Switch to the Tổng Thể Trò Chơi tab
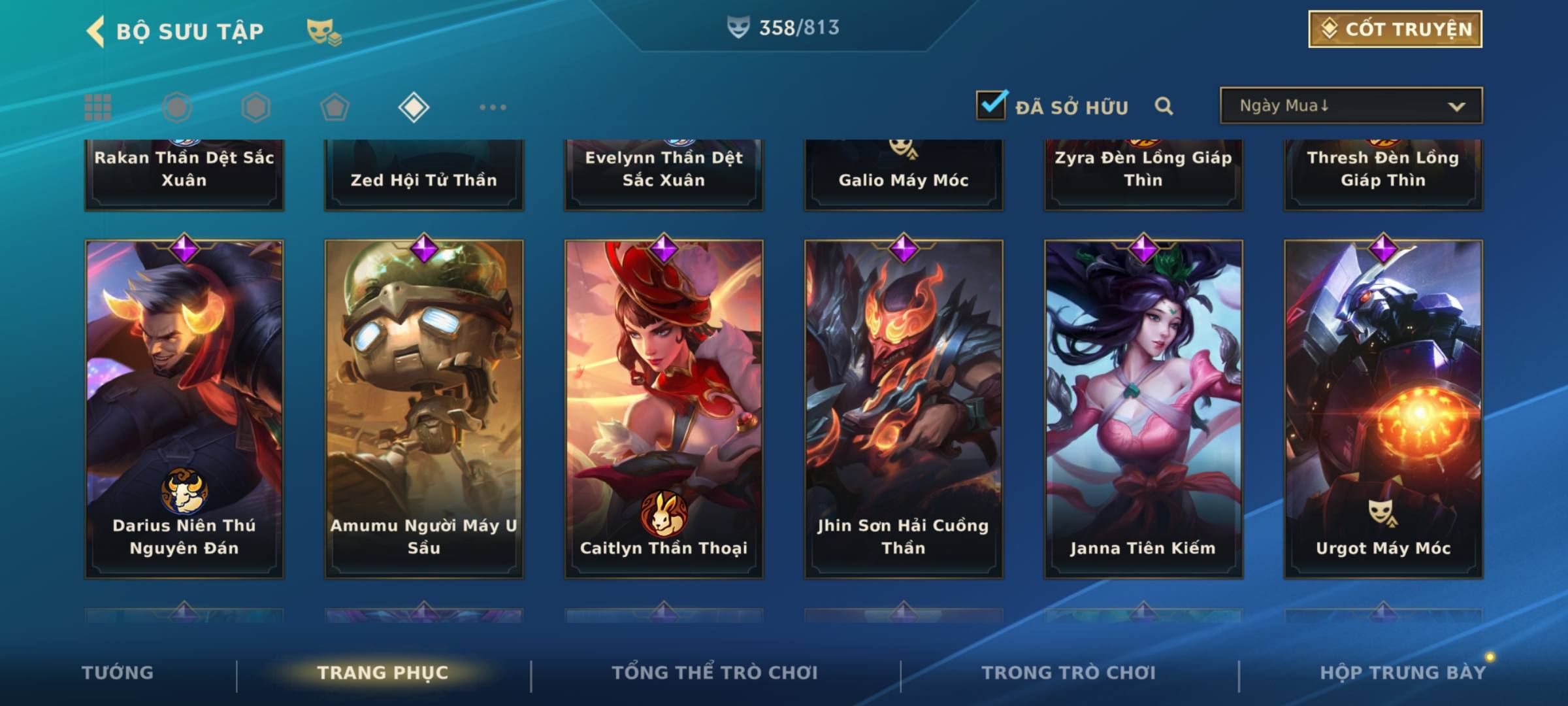Viewport: 1568px width, 706px height. click(x=715, y=673)
